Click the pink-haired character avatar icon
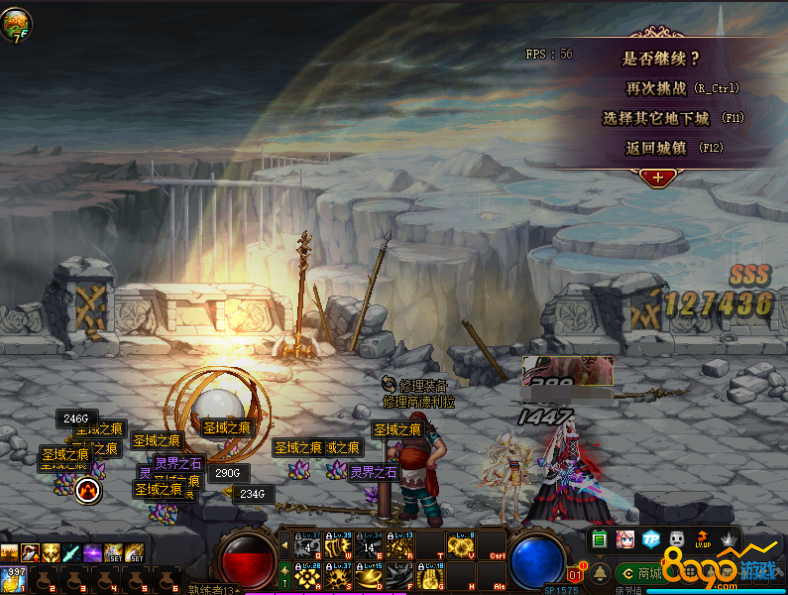This screenshot has width=788, height=595. click(626, 540)
